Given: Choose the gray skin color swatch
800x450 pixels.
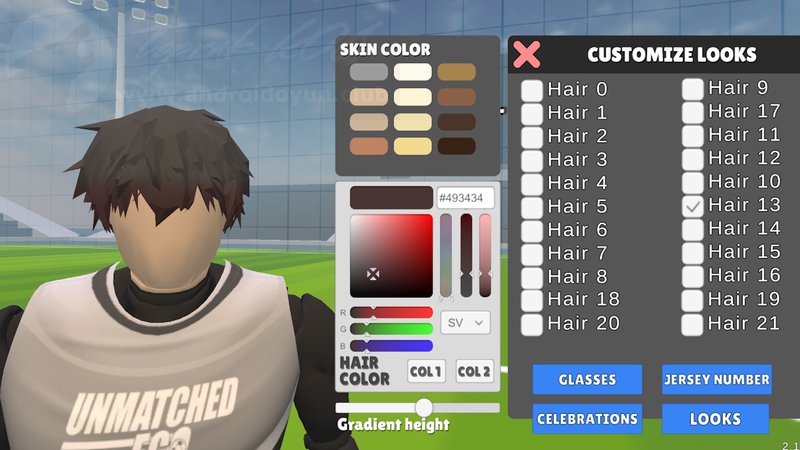Looking at the screenshot, I should [x=369, y=72].
